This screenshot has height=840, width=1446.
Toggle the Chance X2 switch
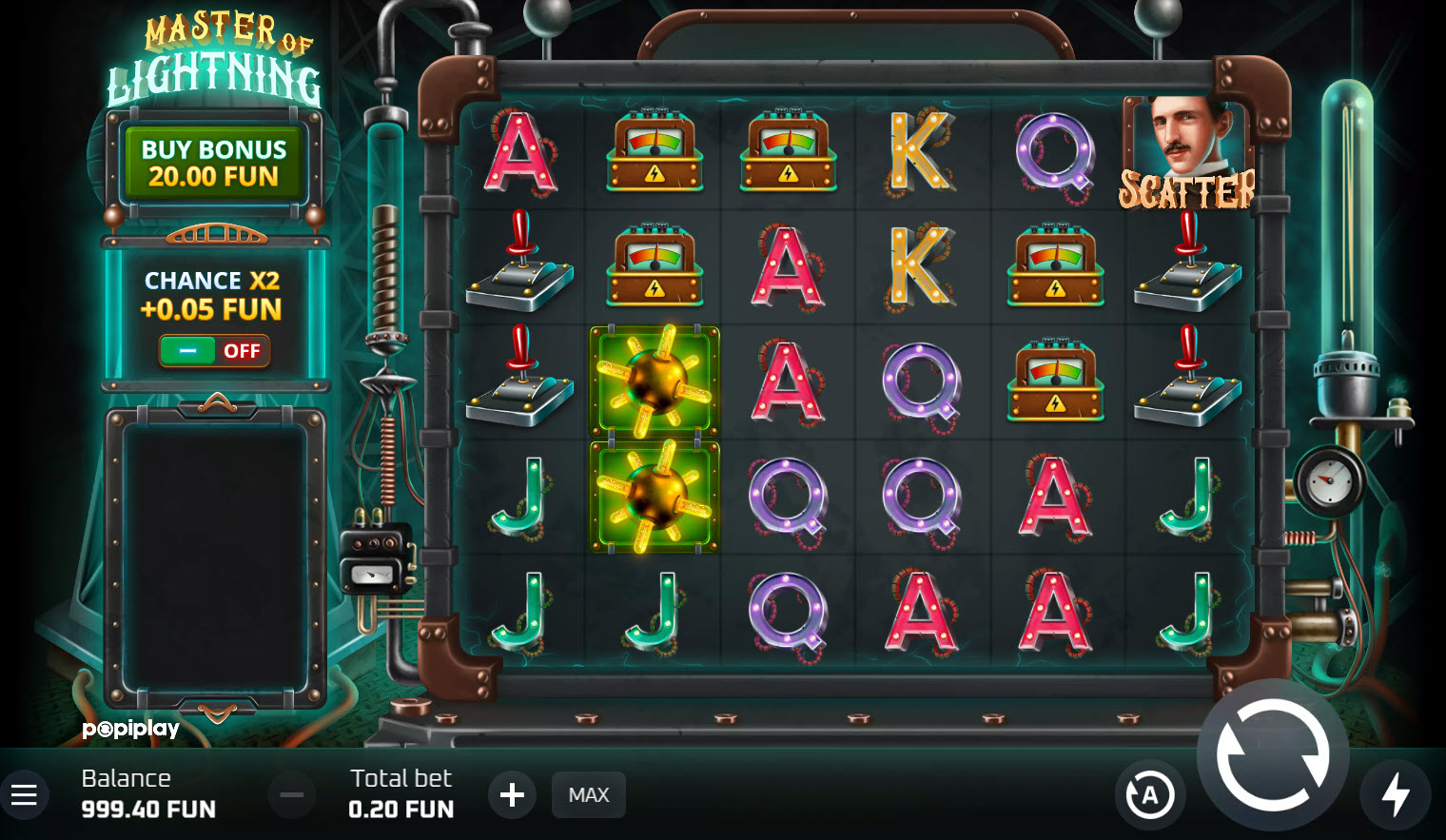pyautogui.click(x=215, y=351)
